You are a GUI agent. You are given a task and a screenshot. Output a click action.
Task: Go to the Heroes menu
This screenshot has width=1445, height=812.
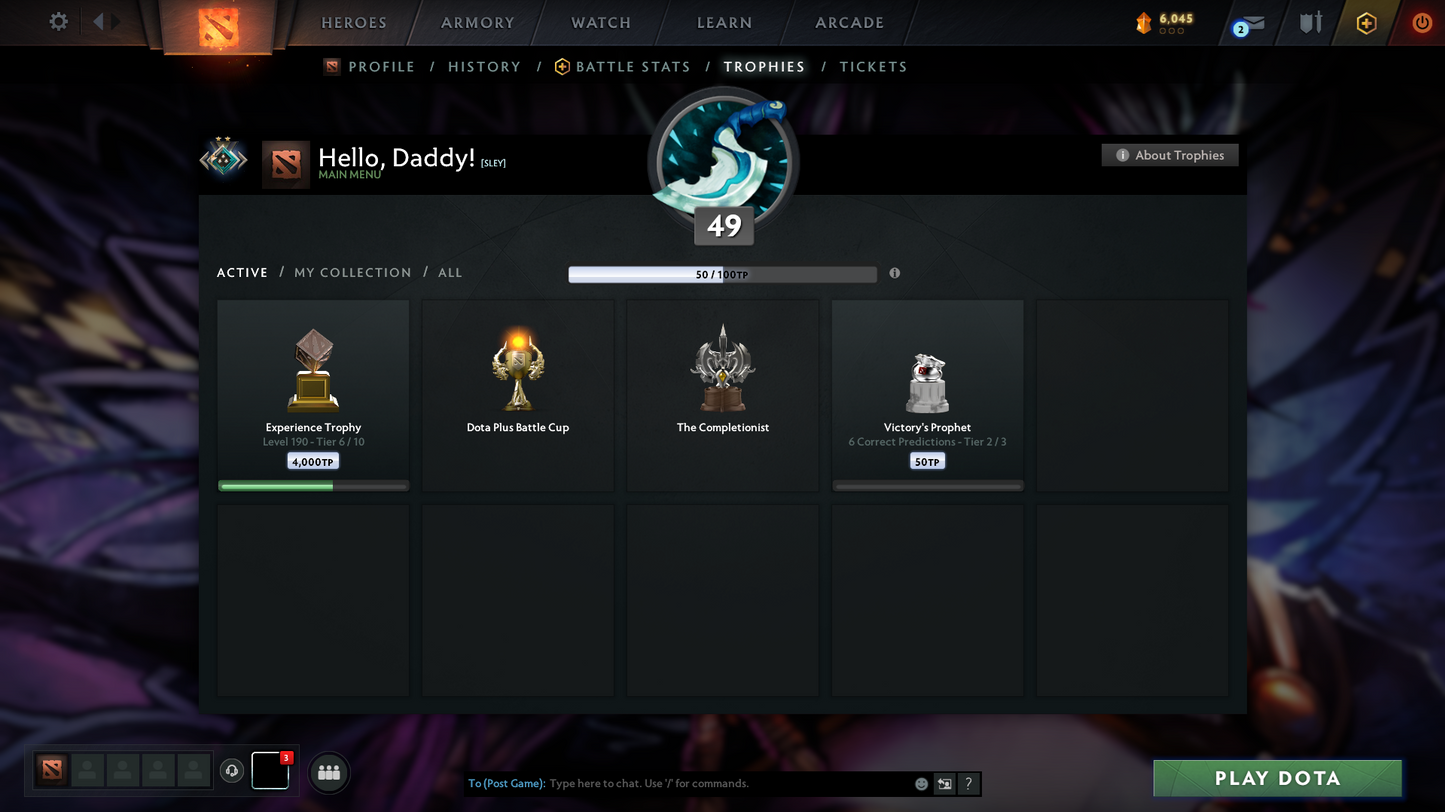(x=353, y=23)
